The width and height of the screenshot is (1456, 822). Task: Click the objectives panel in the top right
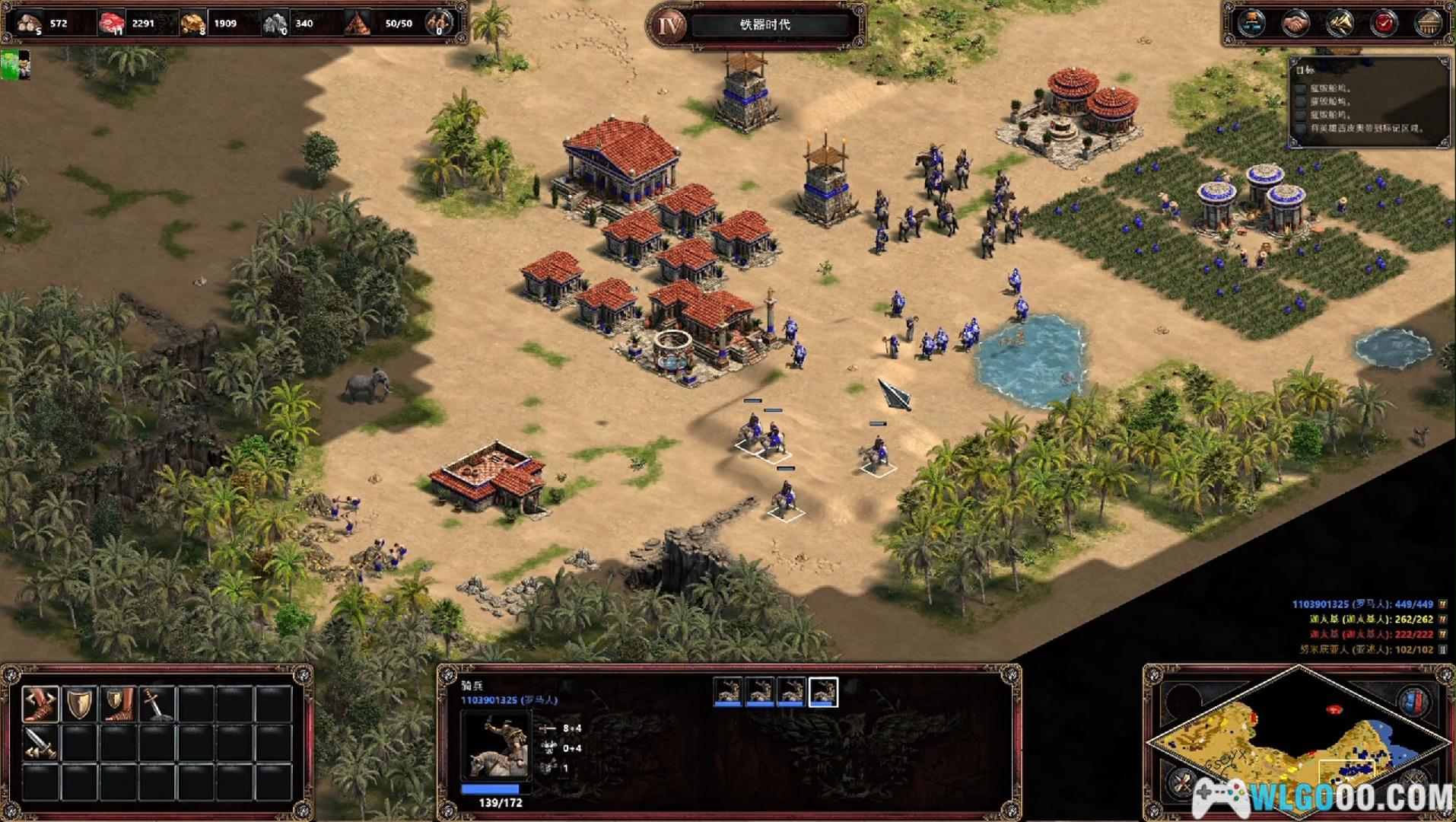click(1369, 103)
